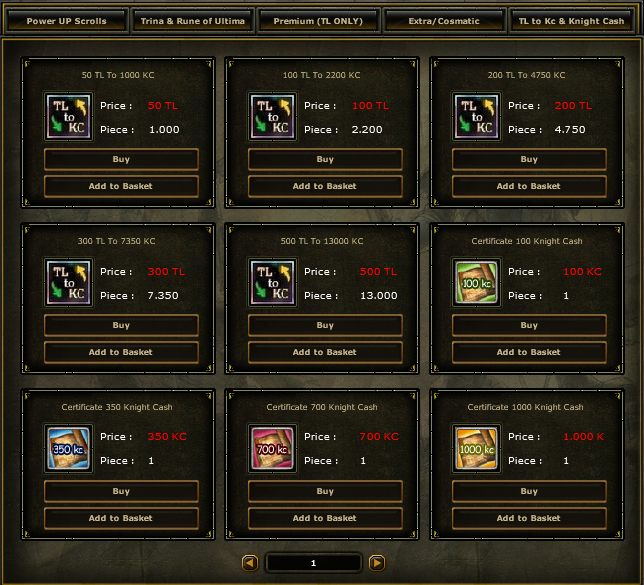644x585 pixels.
Task: Buy the 500 TL To 13000 KC package
Action: [x=325, y=326]
